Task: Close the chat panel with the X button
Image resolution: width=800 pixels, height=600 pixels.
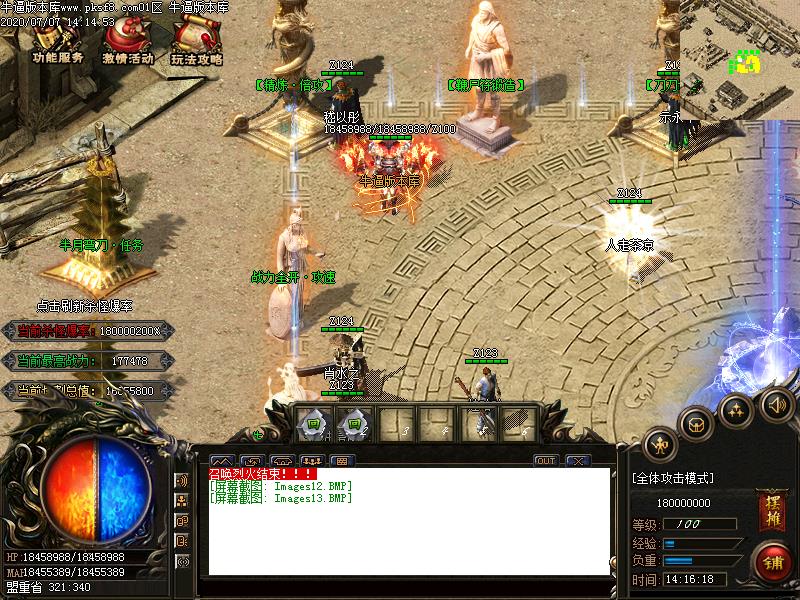Action: (577, 461)
